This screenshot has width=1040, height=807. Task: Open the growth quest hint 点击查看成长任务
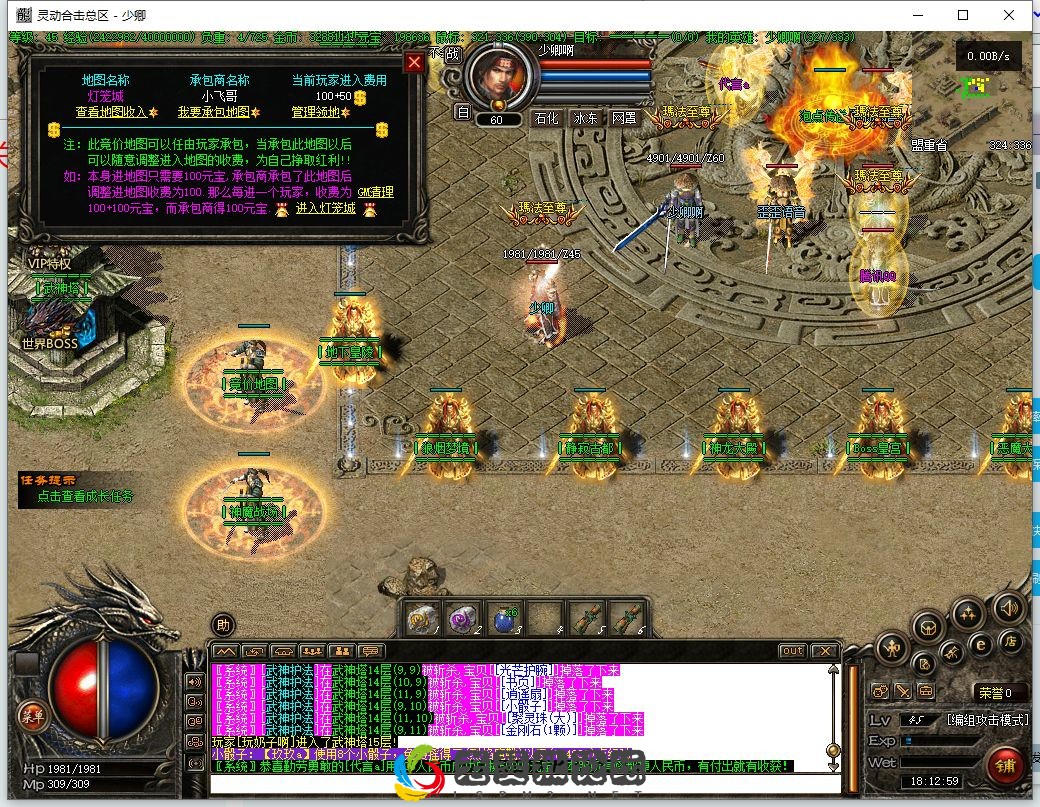pos(85,495)
